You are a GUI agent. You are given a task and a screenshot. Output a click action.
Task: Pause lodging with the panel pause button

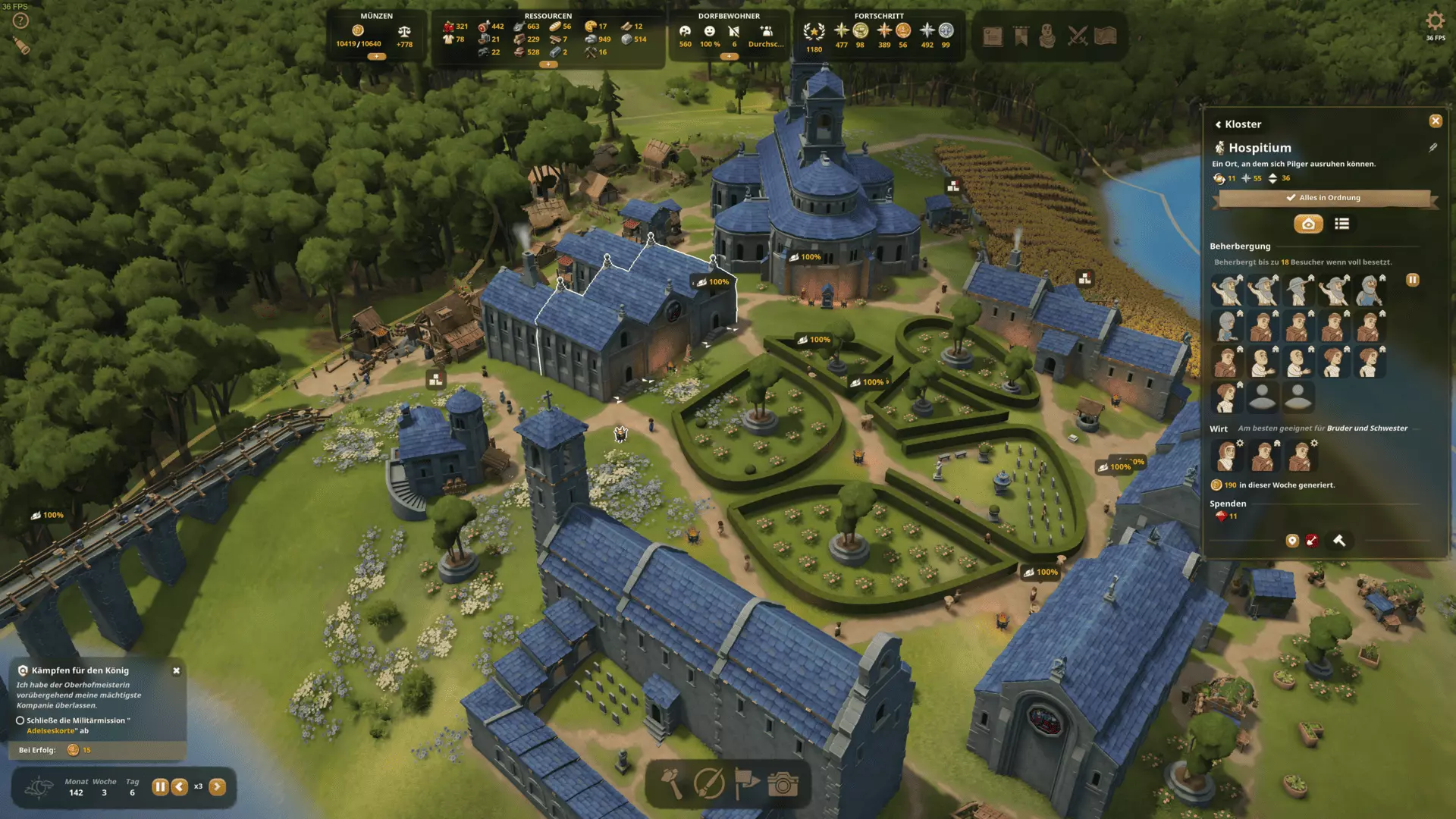coord(1412,280)
